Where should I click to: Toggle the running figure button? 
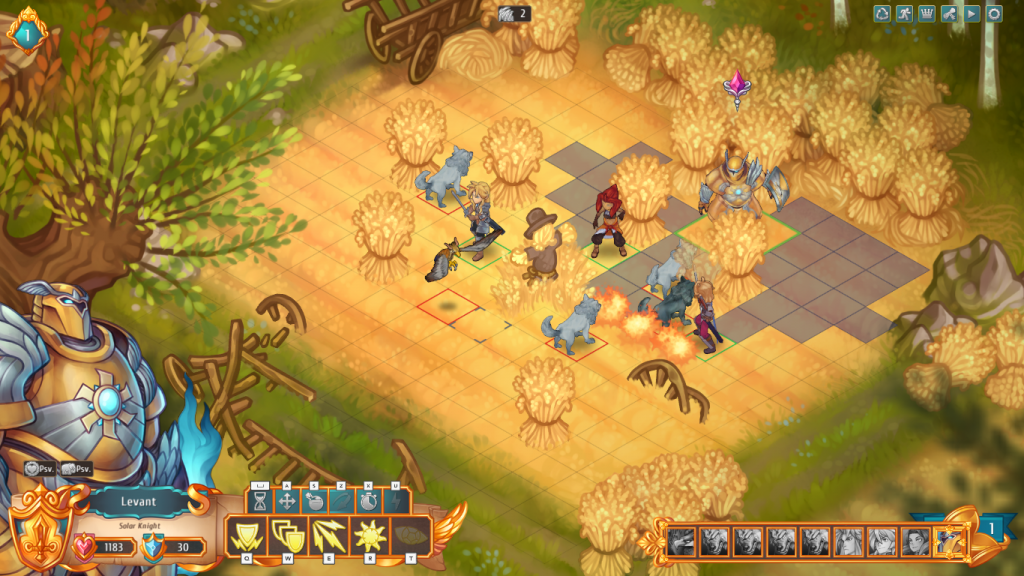click(904, 14)
